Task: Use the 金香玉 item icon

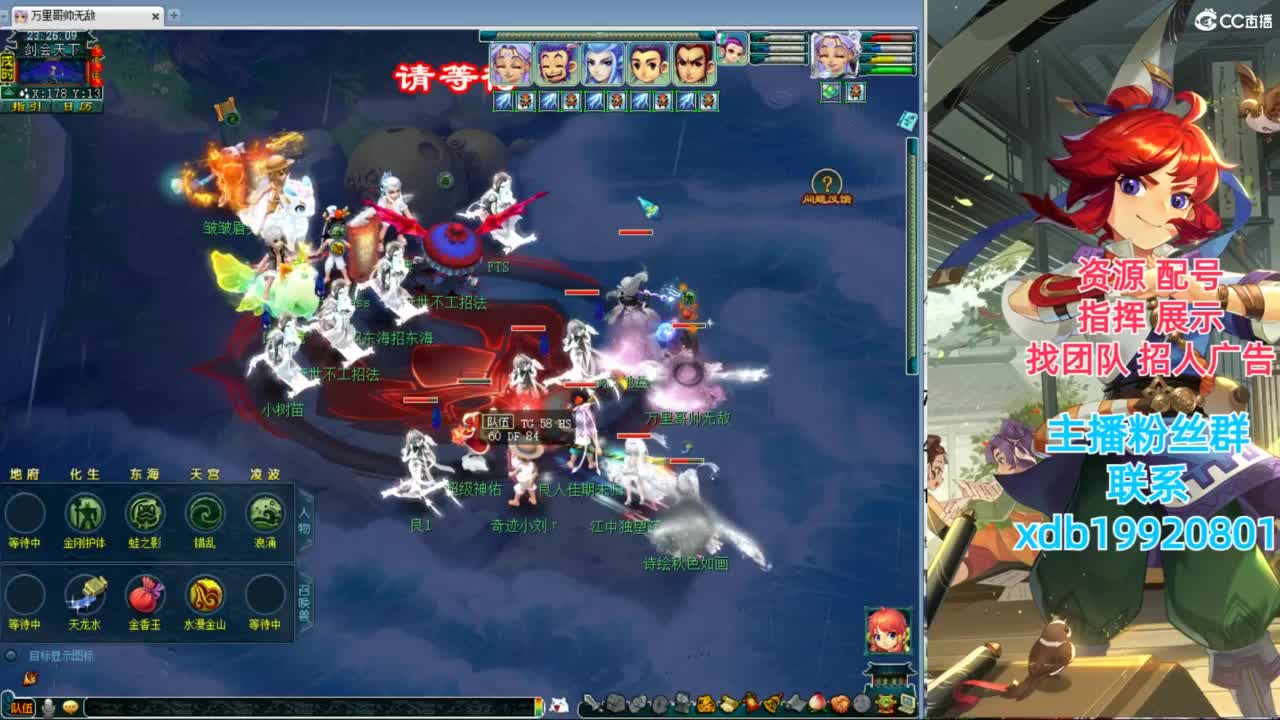Action: pyautogui.click(x=145, y=596)
